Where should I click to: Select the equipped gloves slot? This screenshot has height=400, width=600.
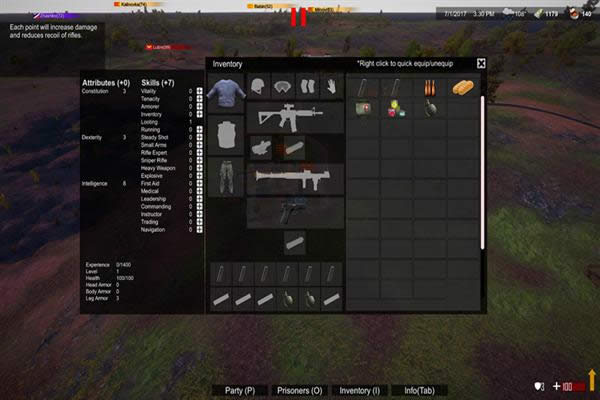330,85
